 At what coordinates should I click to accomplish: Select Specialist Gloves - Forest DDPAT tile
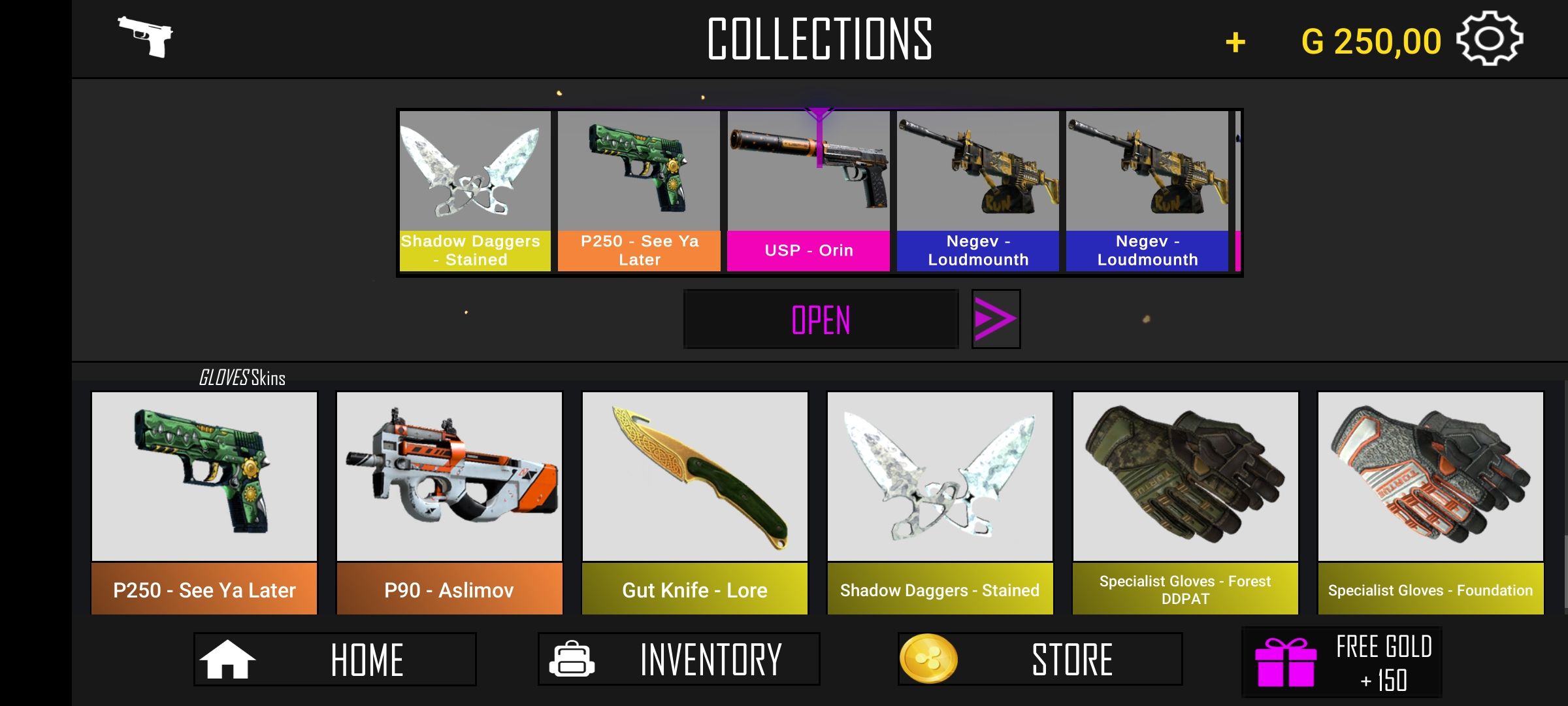coord(1185,503)
